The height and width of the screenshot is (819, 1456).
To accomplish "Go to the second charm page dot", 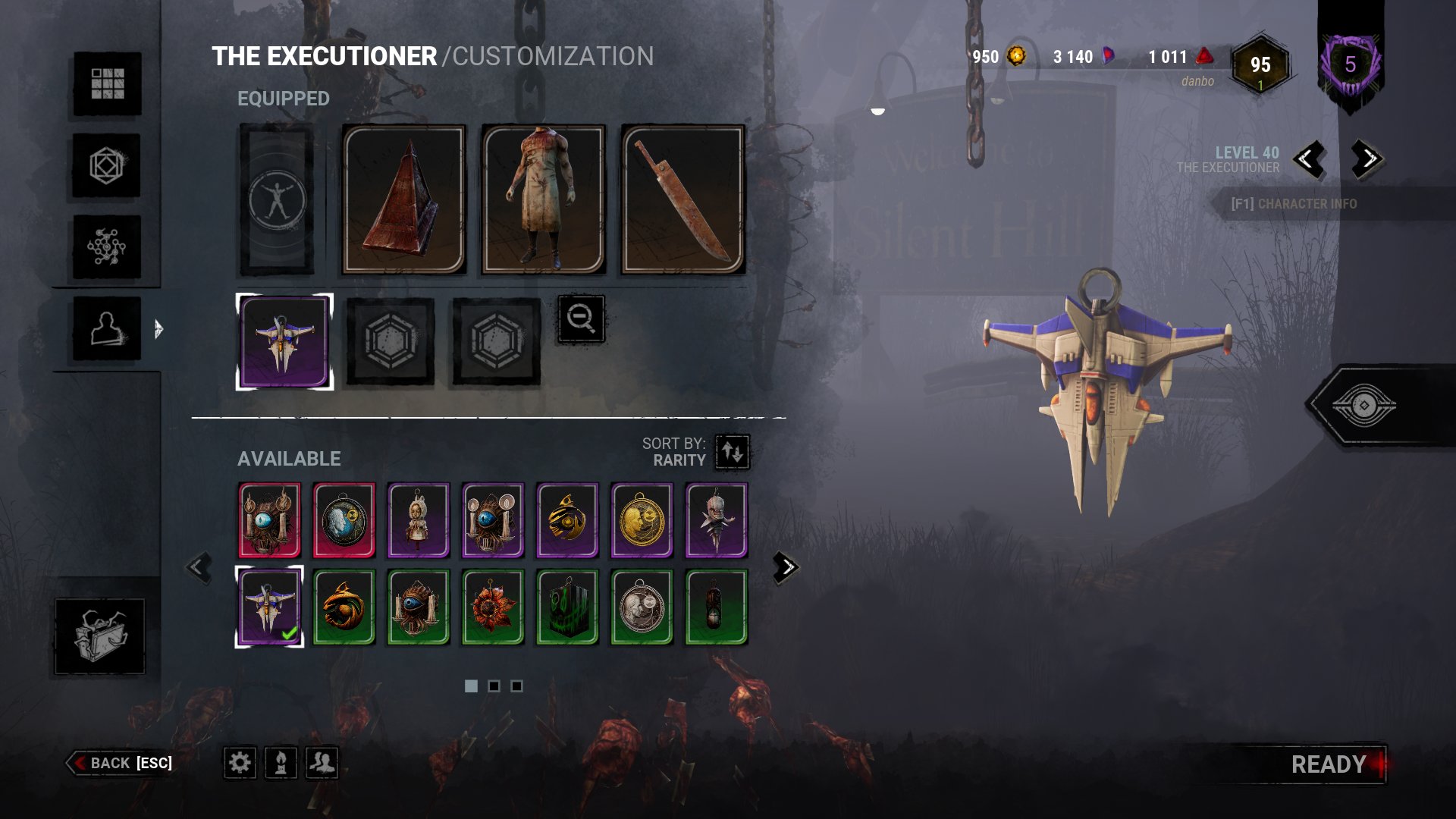I will [494, 686].
